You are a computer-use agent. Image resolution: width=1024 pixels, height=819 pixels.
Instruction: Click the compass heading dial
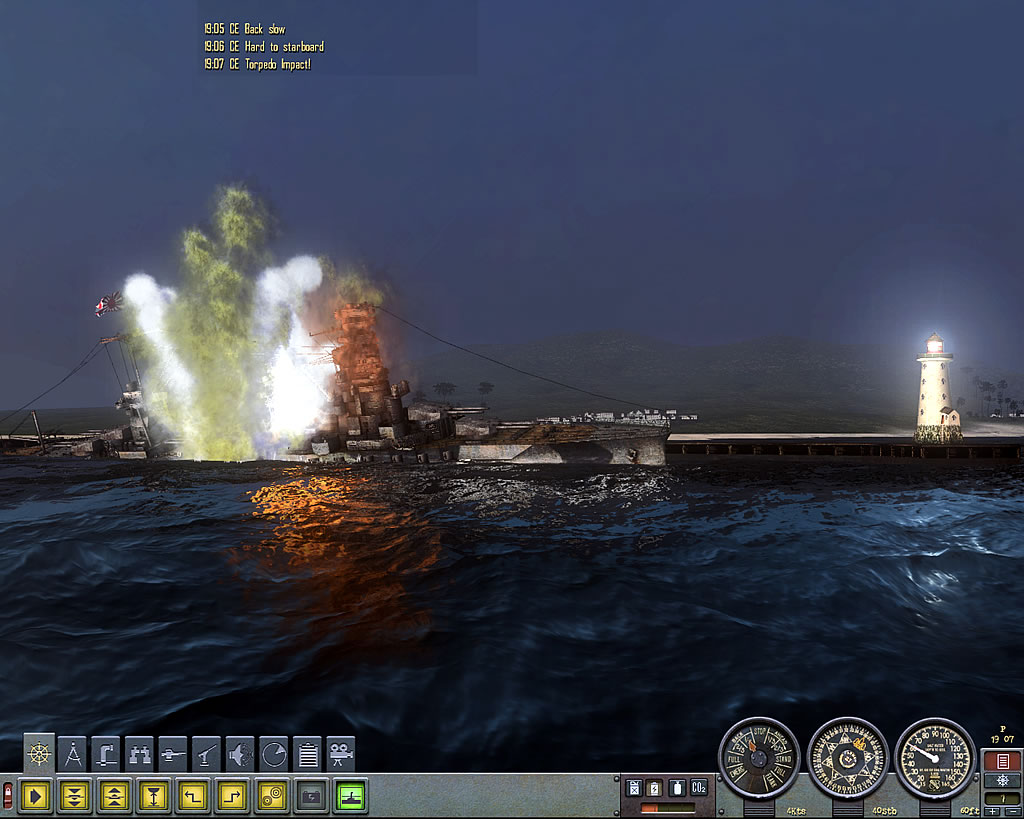[x=847, y=757]
